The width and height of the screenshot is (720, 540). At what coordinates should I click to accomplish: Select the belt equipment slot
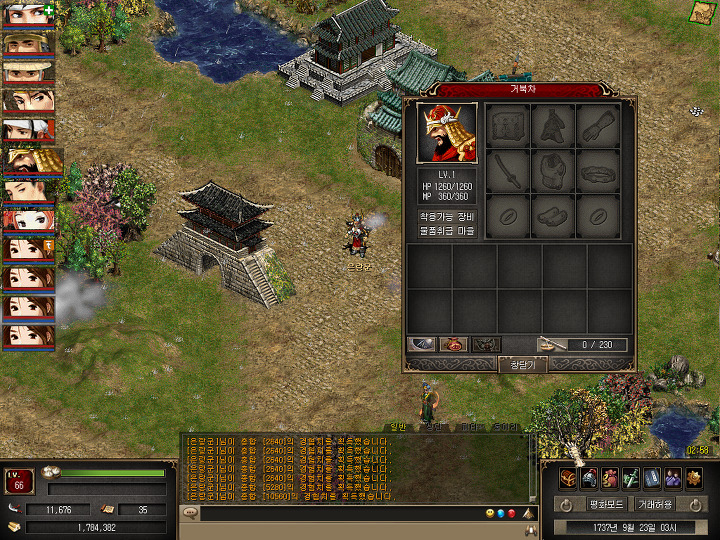tap(598, 172)
